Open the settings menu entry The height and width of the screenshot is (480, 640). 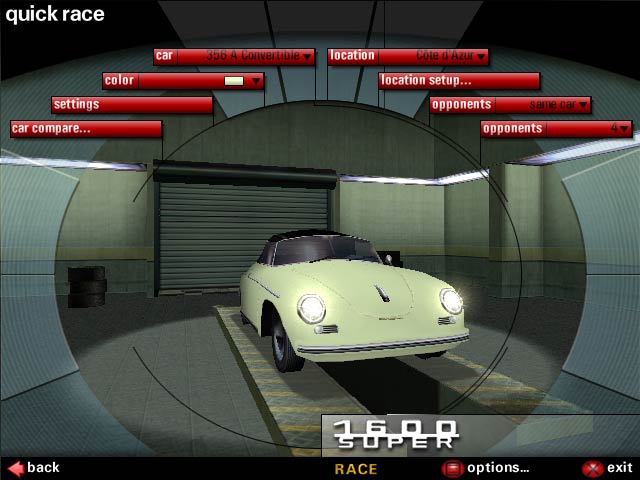pos(132,104)
